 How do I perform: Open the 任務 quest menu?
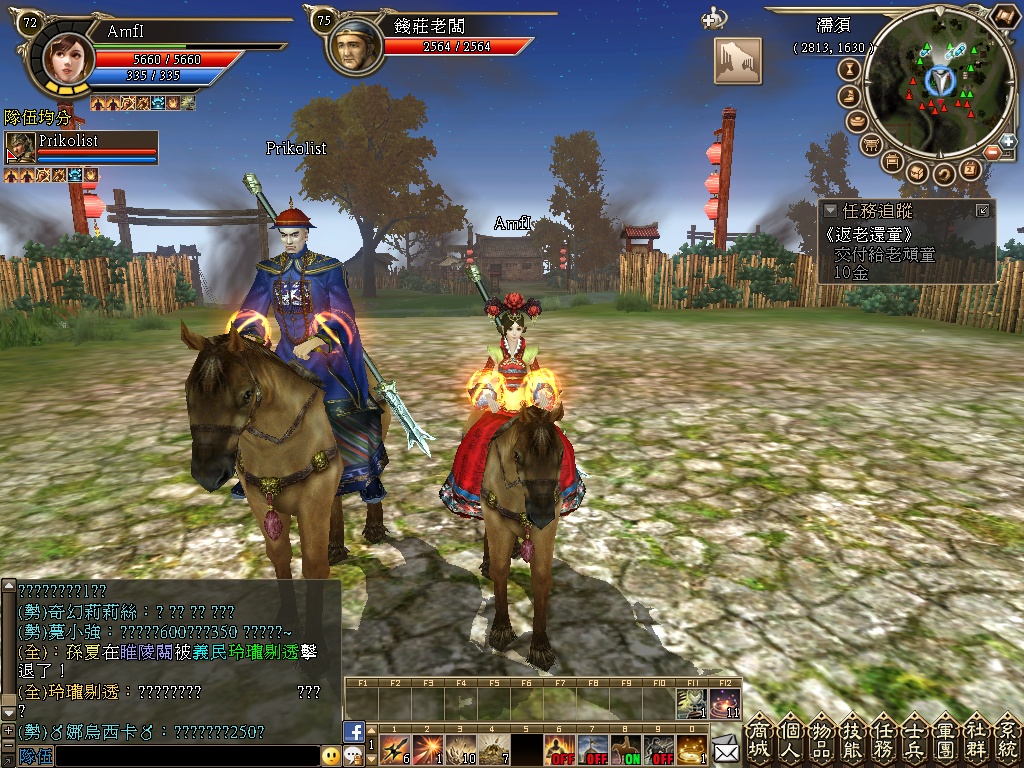(884, 740)
